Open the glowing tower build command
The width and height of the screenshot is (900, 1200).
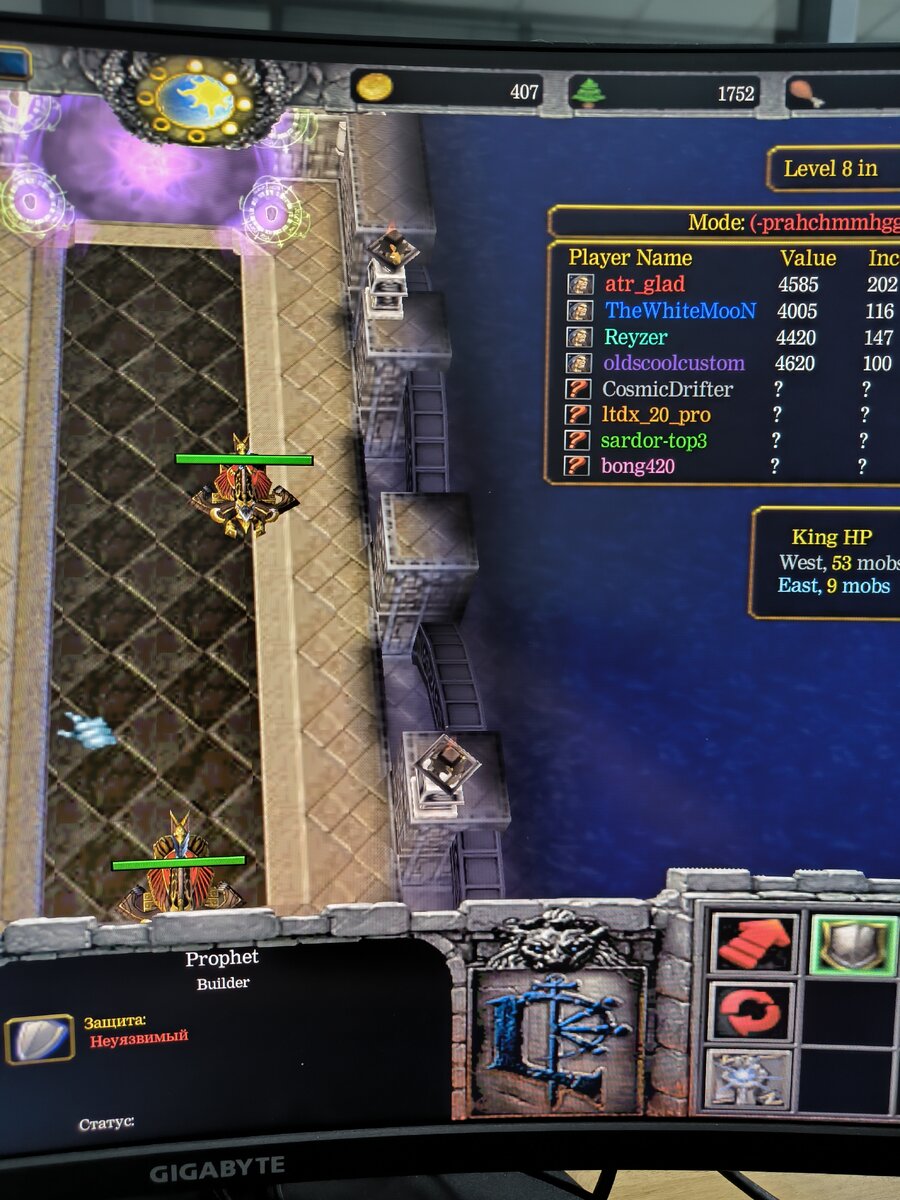pyautogui.click(x=748, y=1078)
